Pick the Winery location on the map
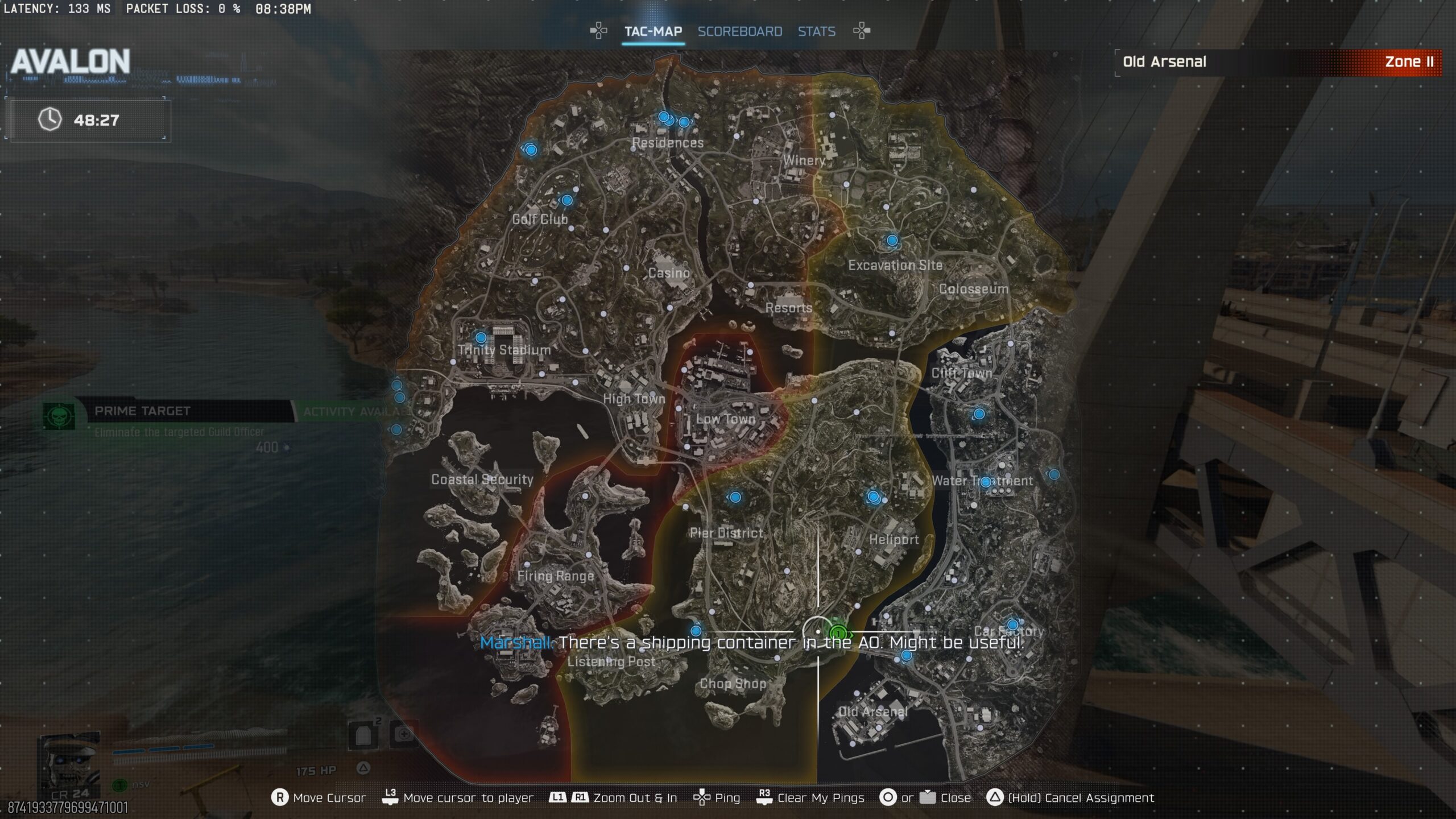Screen dimensions: 1456x819 click(x=804, y=160)
